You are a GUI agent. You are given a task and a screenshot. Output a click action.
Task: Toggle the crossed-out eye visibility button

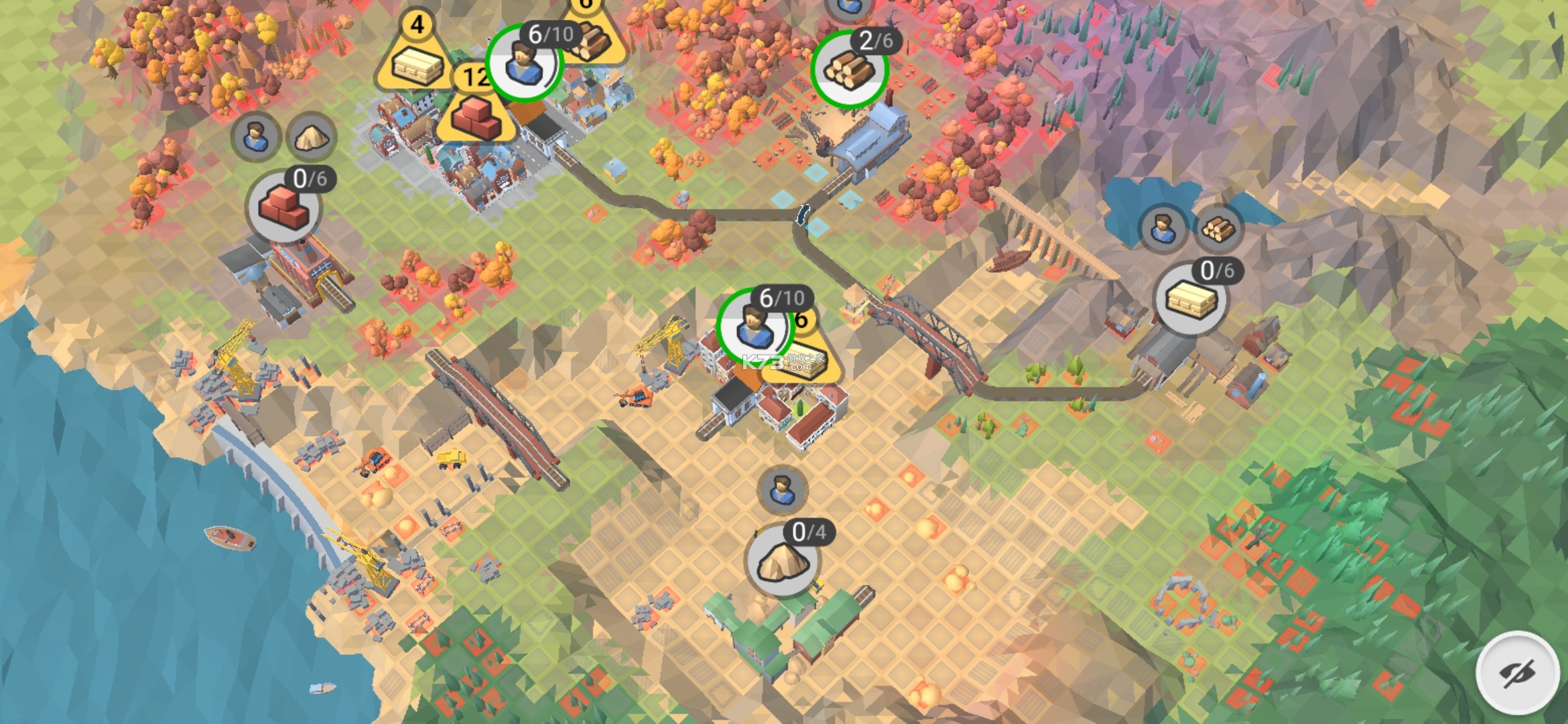[x=1517, y=672]
